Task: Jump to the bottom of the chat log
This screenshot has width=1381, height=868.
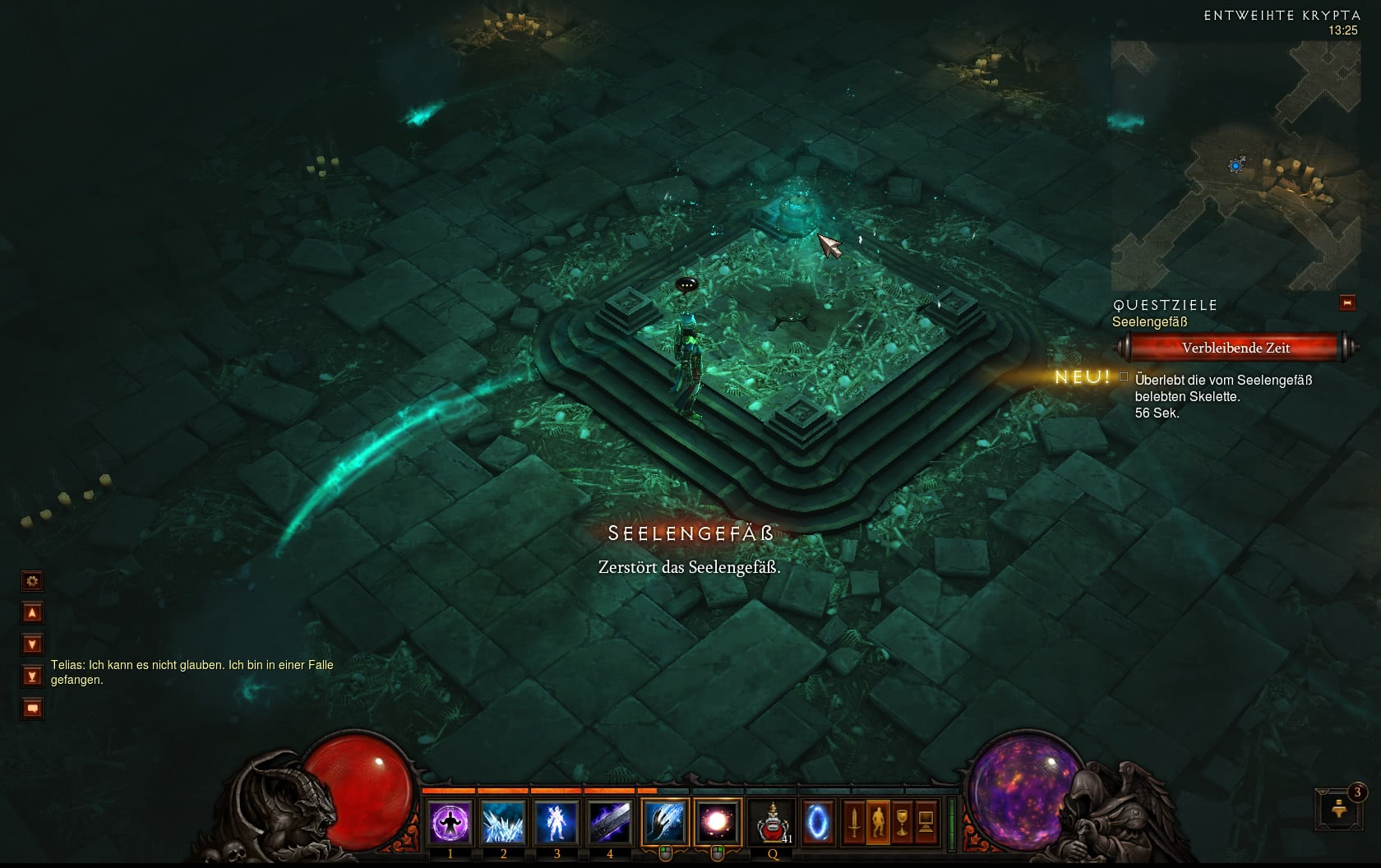Action: [x=32, y=676]
